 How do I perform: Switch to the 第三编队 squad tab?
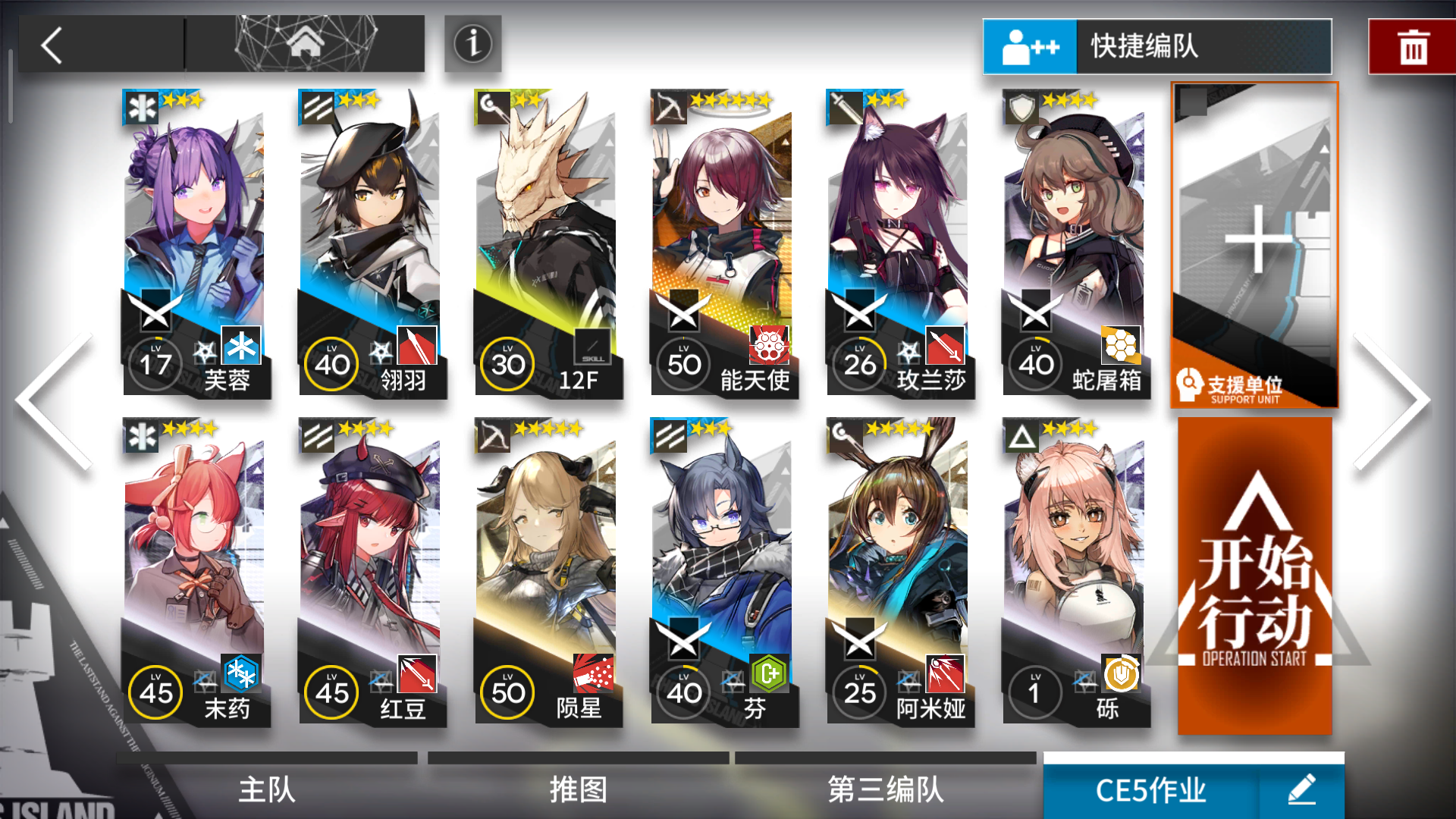click(x=886, y=789)
